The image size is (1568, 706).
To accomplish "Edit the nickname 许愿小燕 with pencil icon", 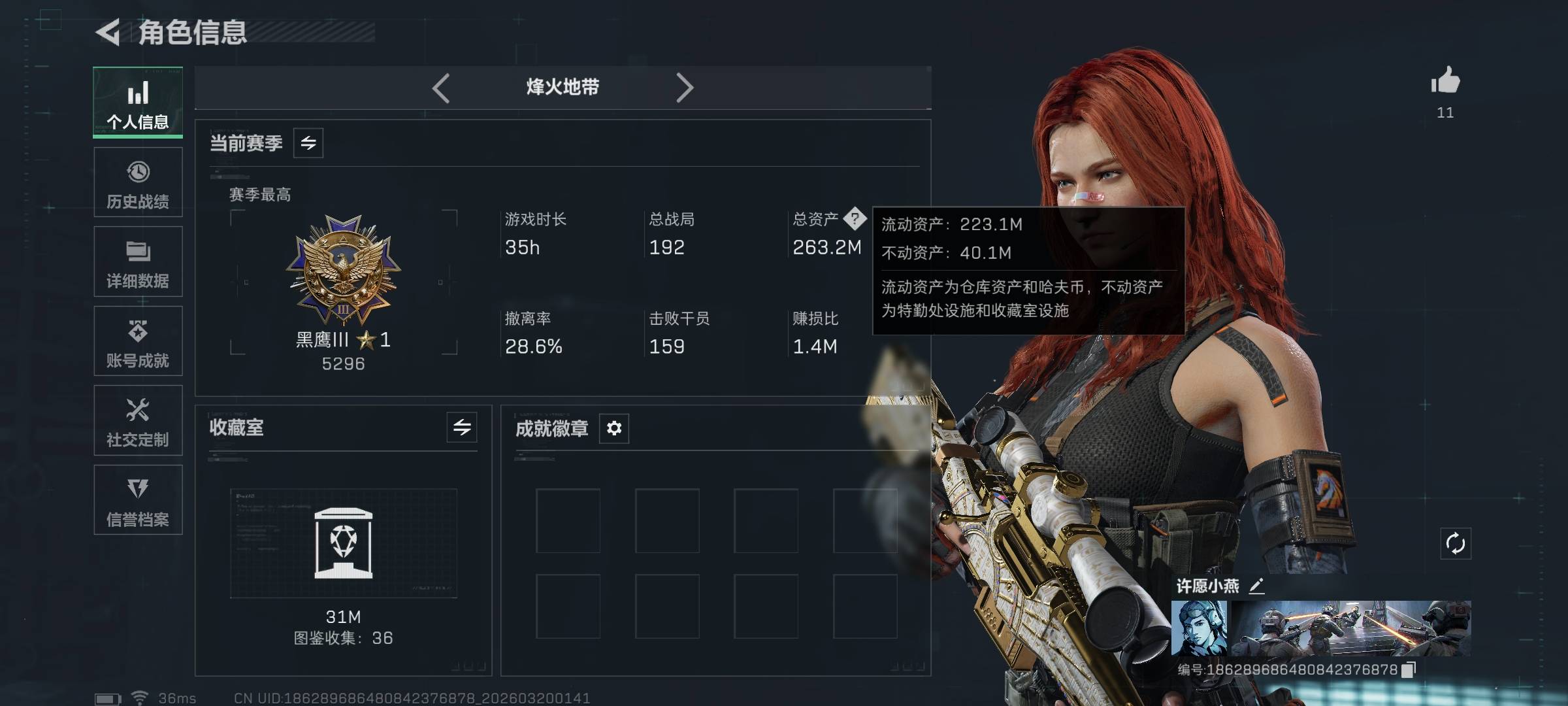I will [1256, 586].
